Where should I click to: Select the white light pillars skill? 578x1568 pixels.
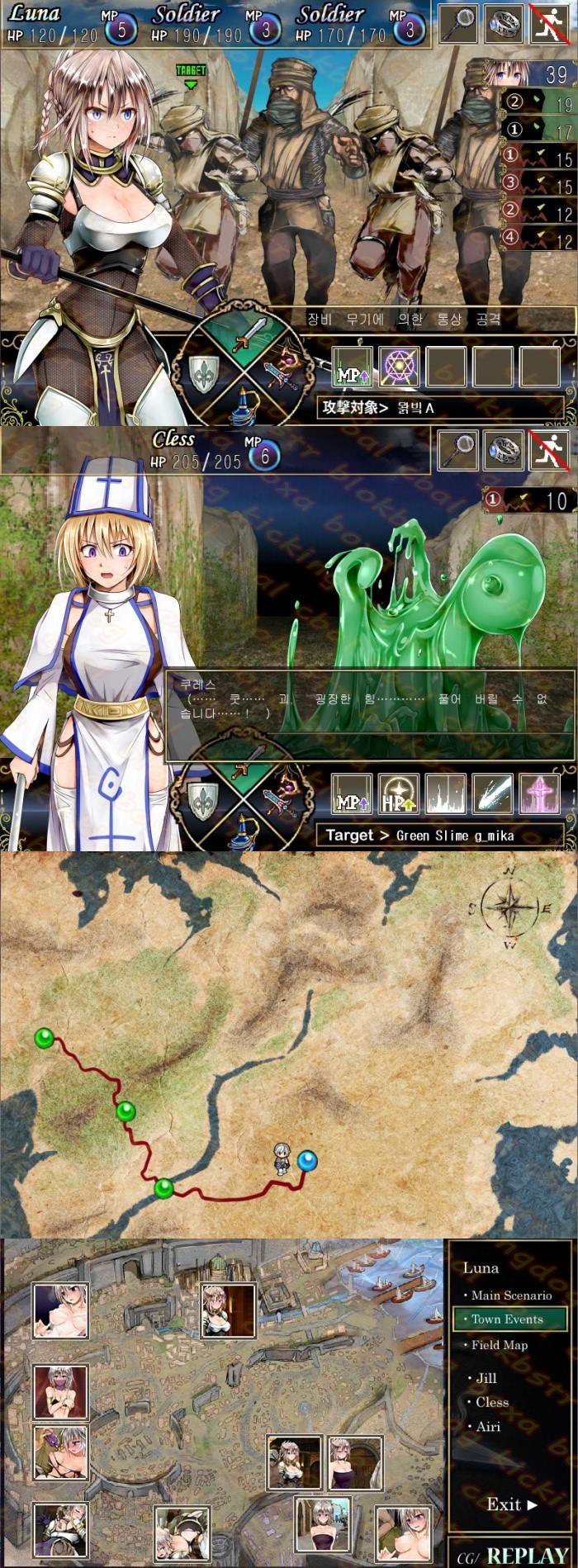(x=445, y=795)
